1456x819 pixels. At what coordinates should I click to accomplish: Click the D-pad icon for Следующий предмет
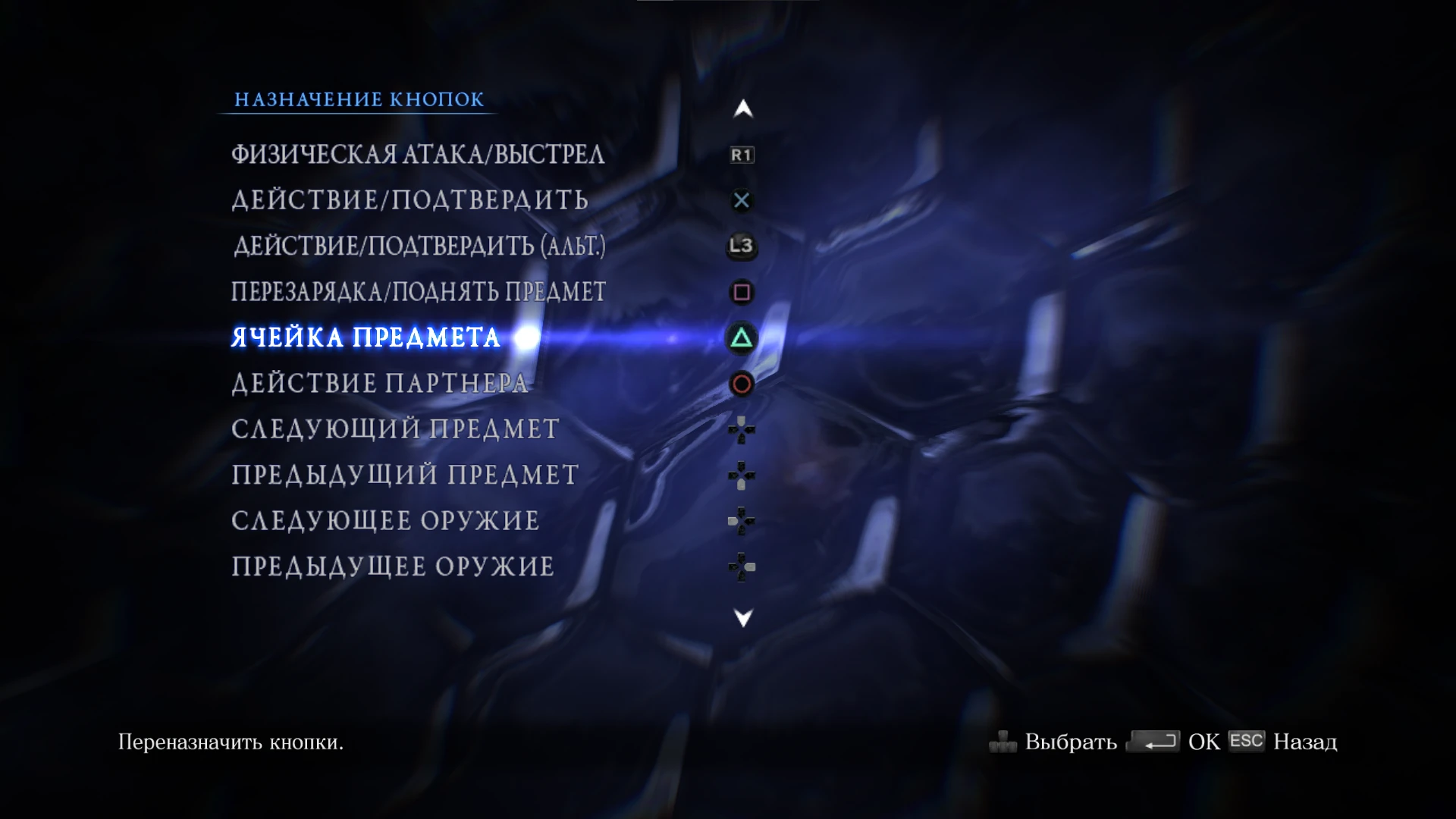(x=741, y=431)
